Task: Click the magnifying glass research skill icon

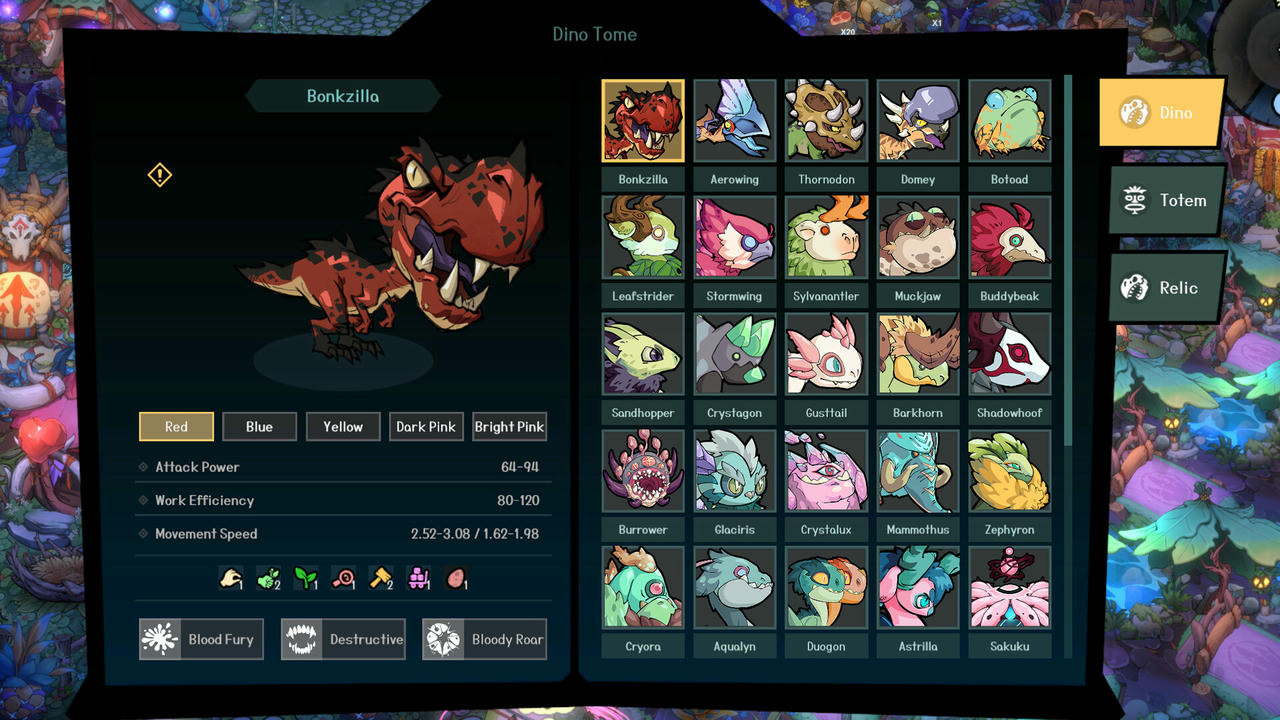Action: pos(340,577)
